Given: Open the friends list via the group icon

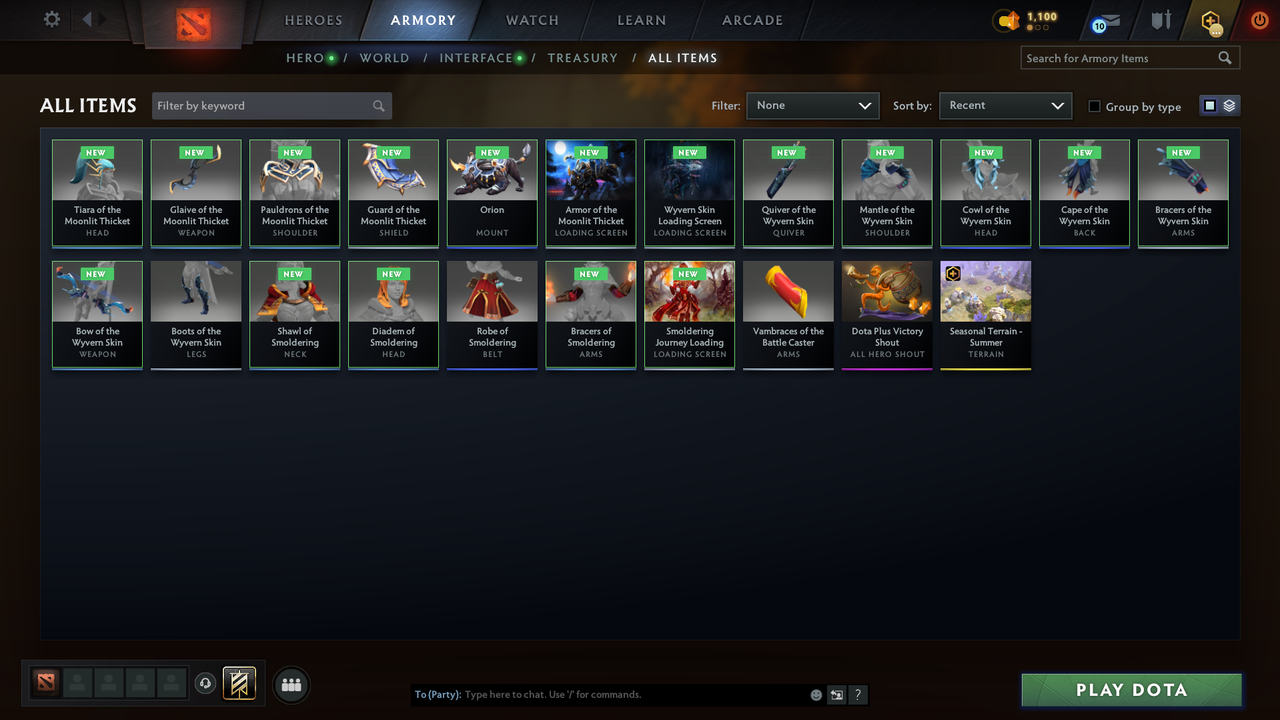Looking at the screenshot, I should point(290,684).
